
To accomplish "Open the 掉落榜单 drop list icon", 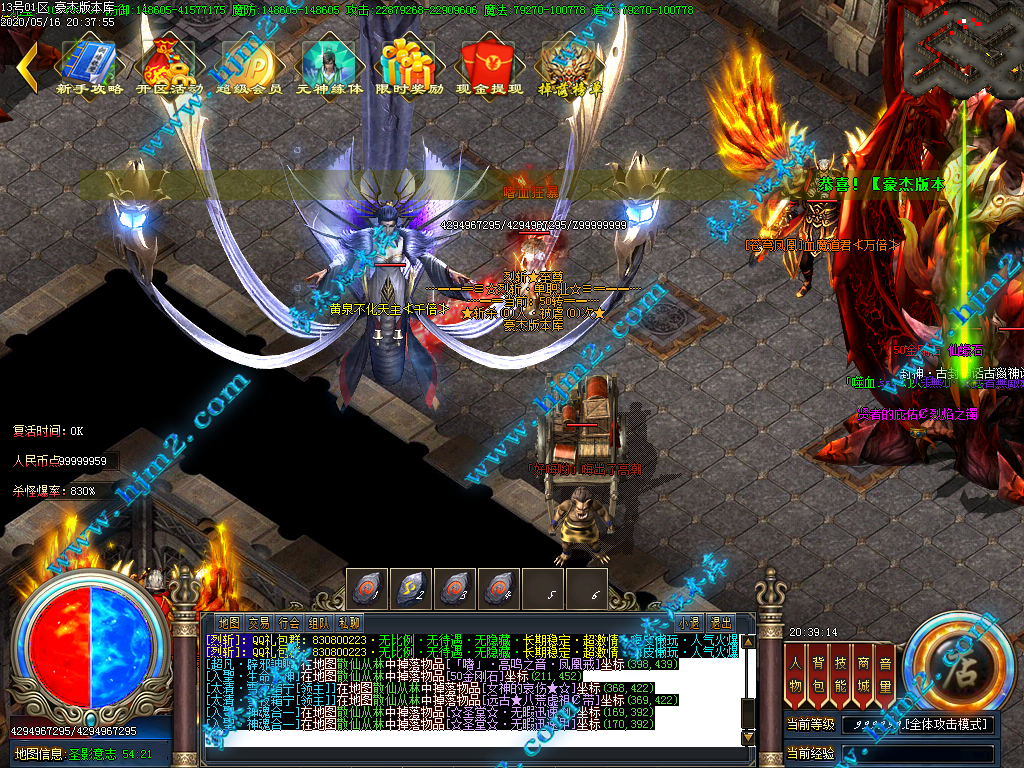I will [570, 63].
